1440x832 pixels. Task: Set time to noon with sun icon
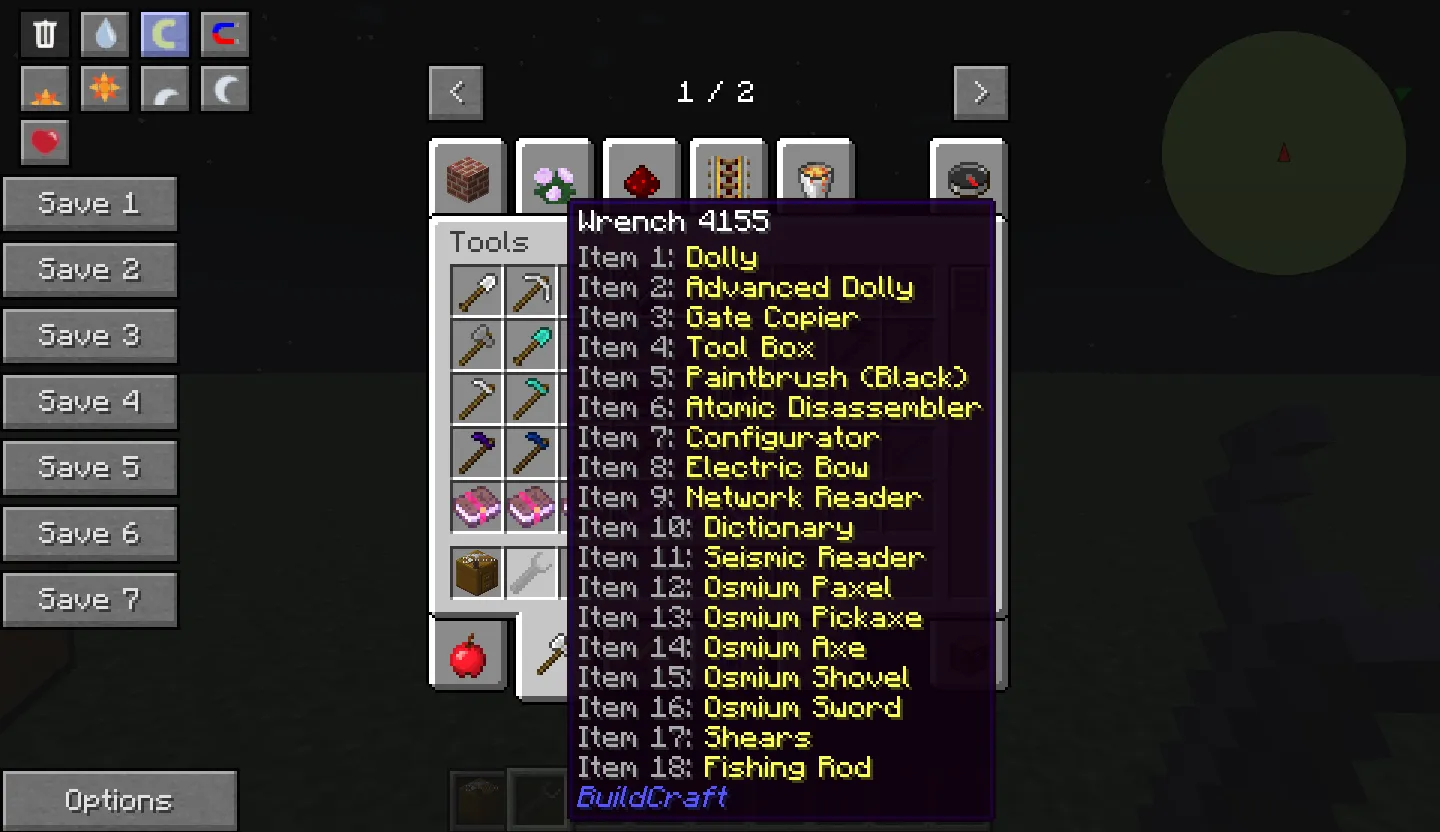[104, 89]
